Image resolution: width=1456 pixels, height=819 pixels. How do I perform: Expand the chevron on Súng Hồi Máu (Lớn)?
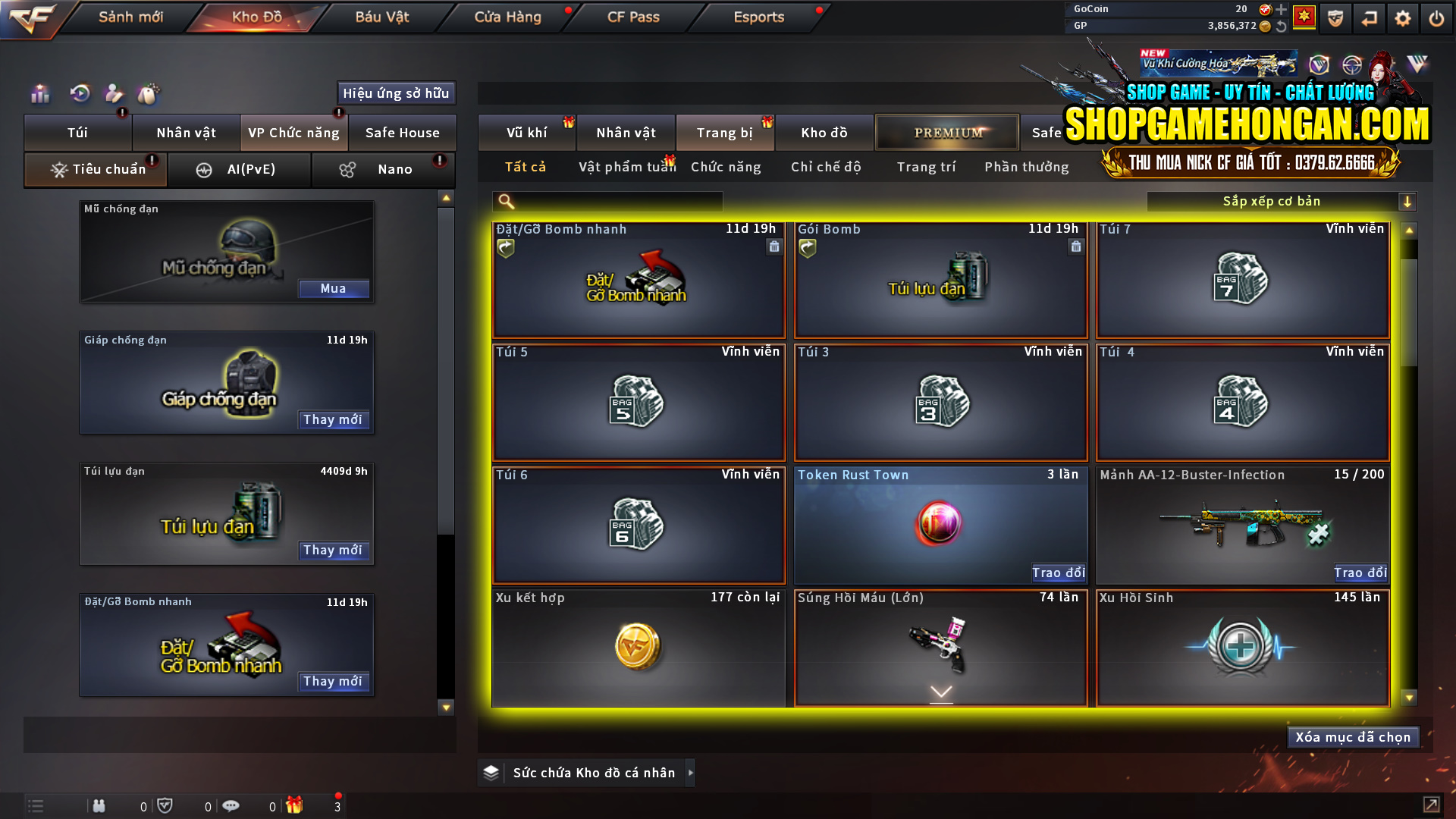coord(940,692)
